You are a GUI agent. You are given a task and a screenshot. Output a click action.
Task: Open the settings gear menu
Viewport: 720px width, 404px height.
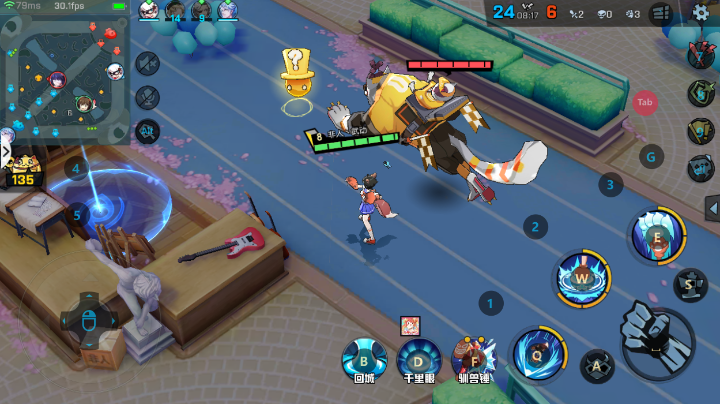coord(701,13)
